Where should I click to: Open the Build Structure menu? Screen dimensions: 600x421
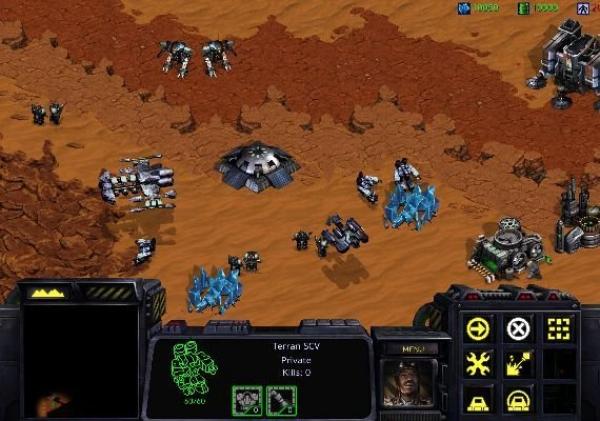tap(479, 399)
